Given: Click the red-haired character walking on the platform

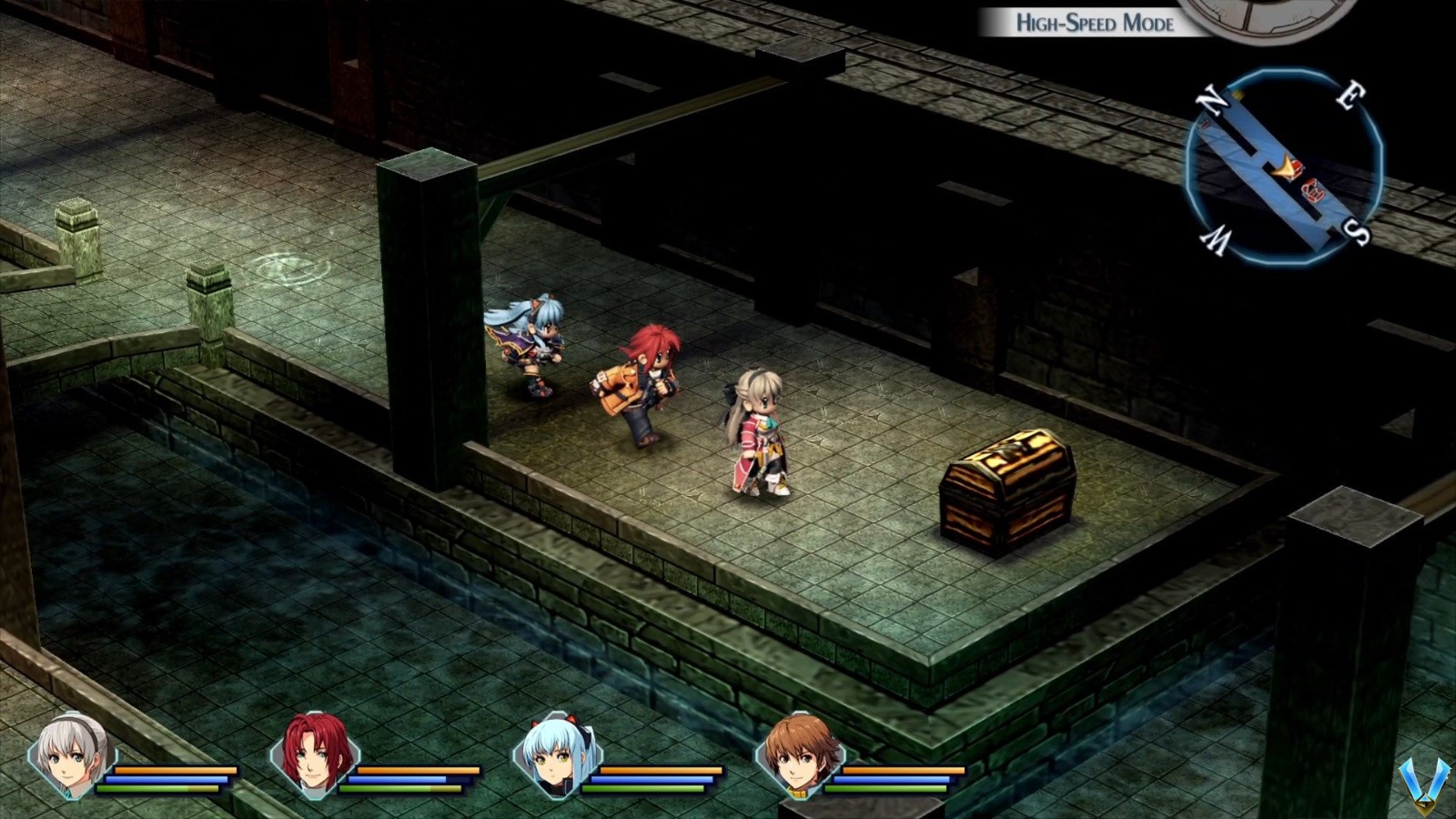Looking at the screenshot, I should [646, 382].
